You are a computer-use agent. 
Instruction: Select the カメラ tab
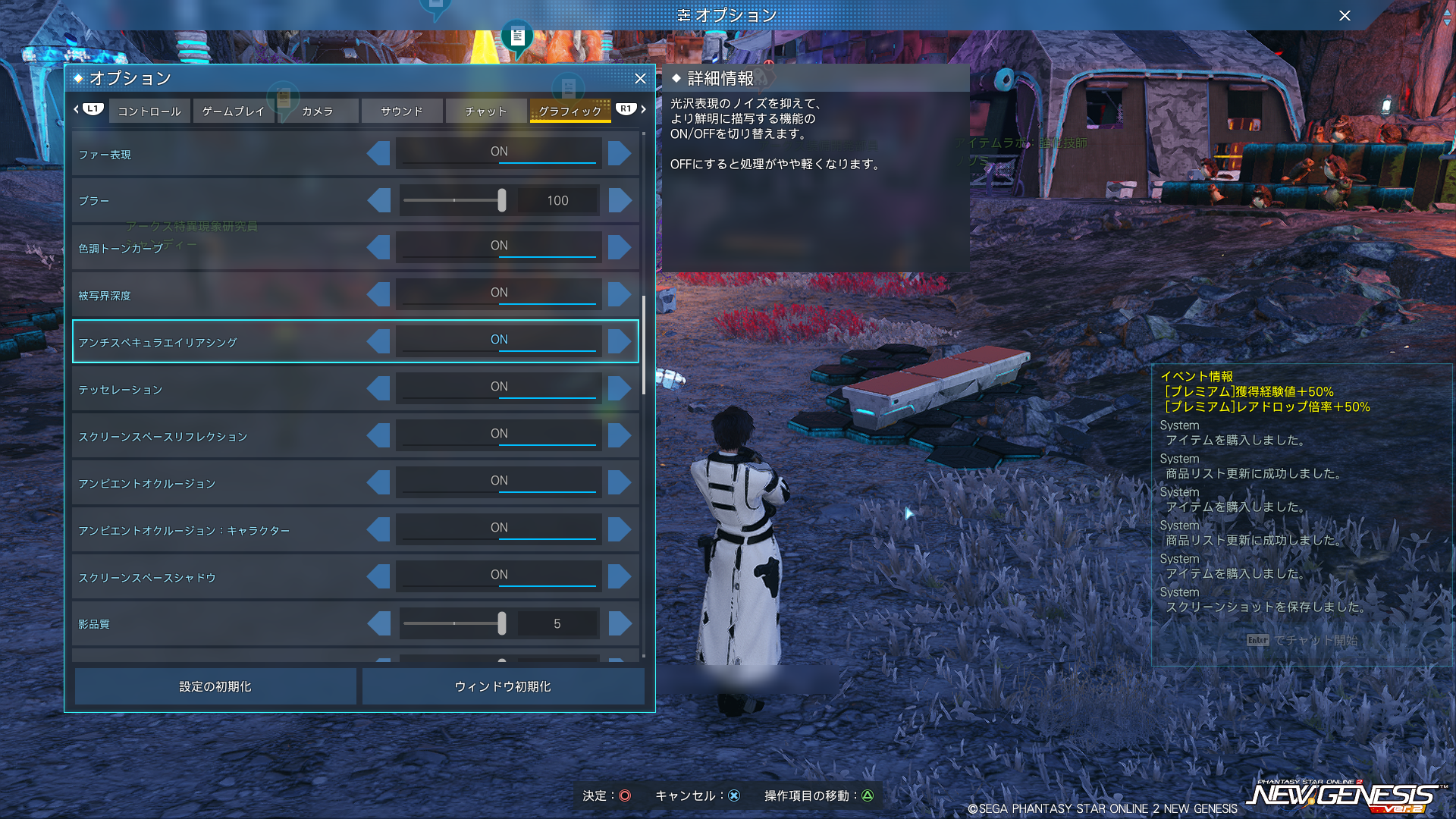pos(318,111)
